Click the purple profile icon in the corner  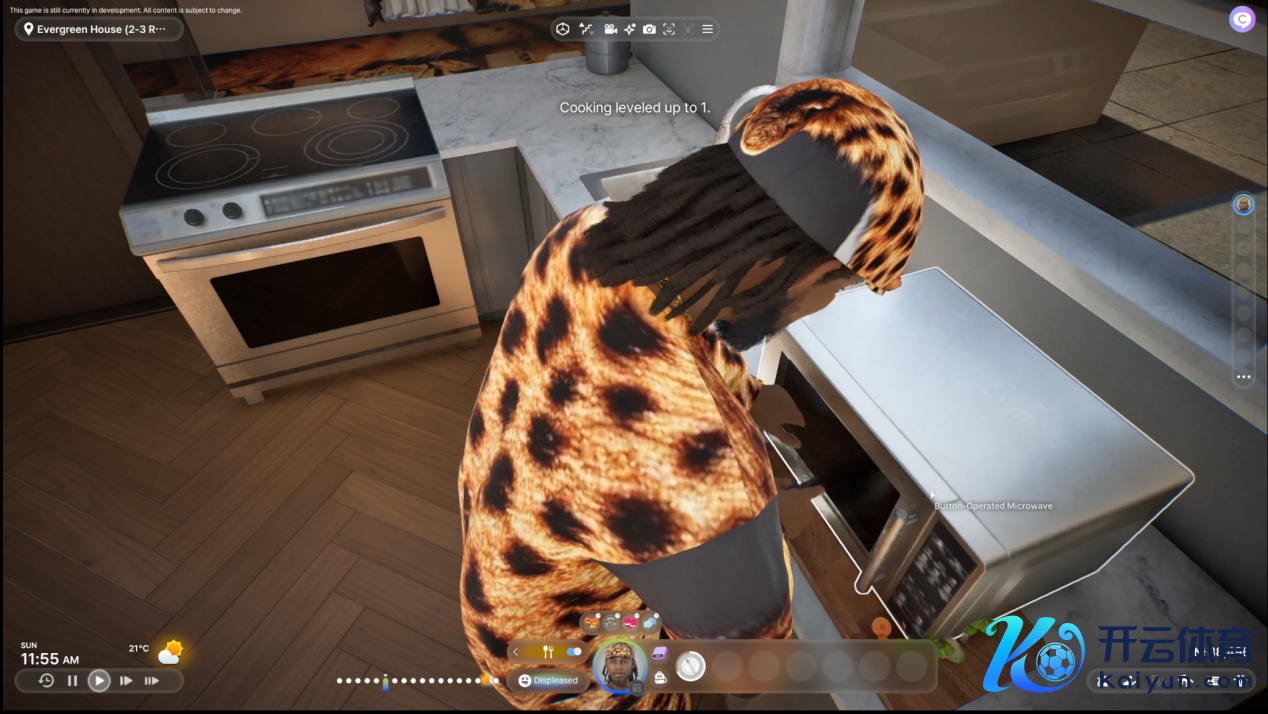point(1242,18)
